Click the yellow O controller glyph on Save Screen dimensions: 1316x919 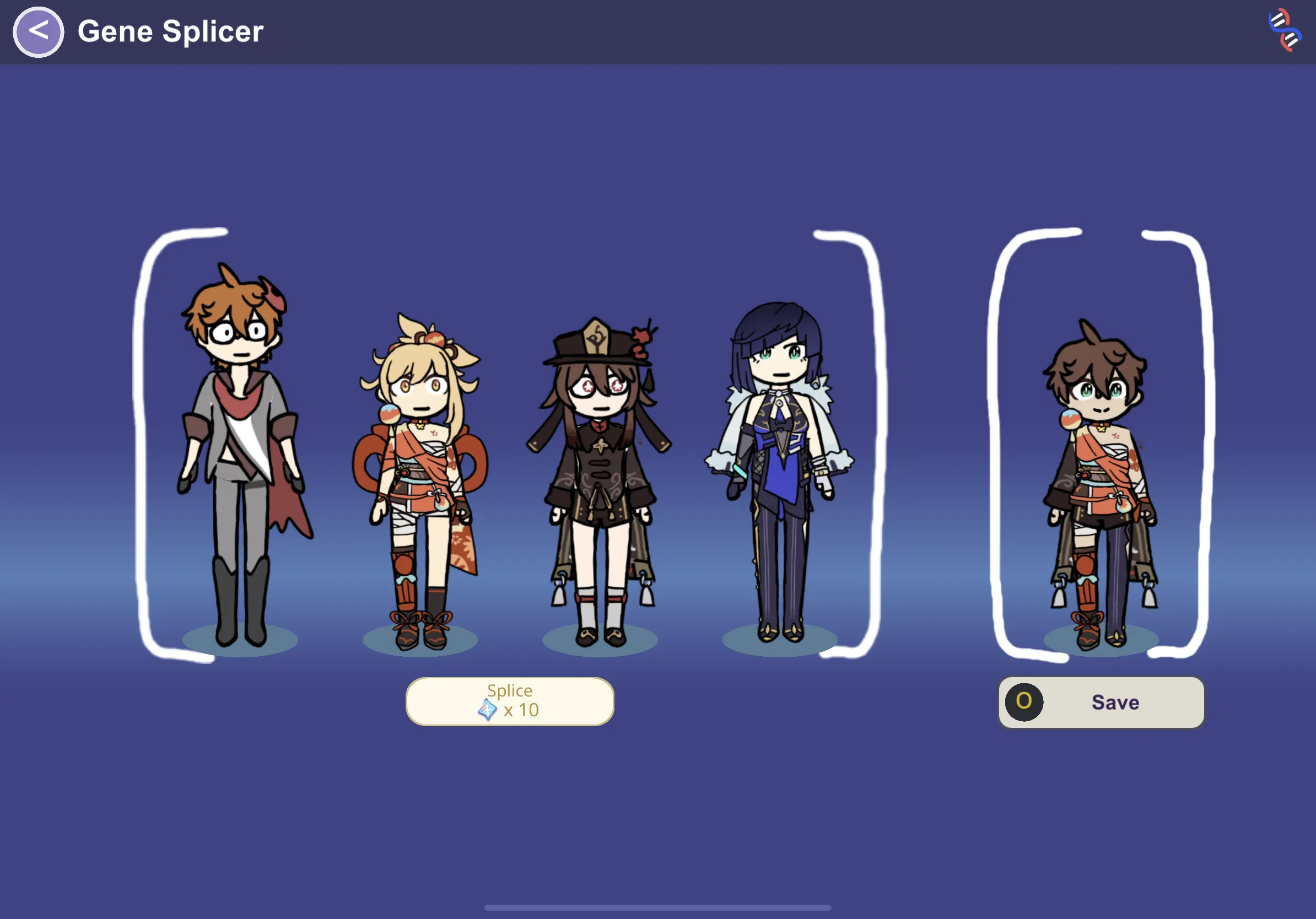click(x=1026, y=703)
